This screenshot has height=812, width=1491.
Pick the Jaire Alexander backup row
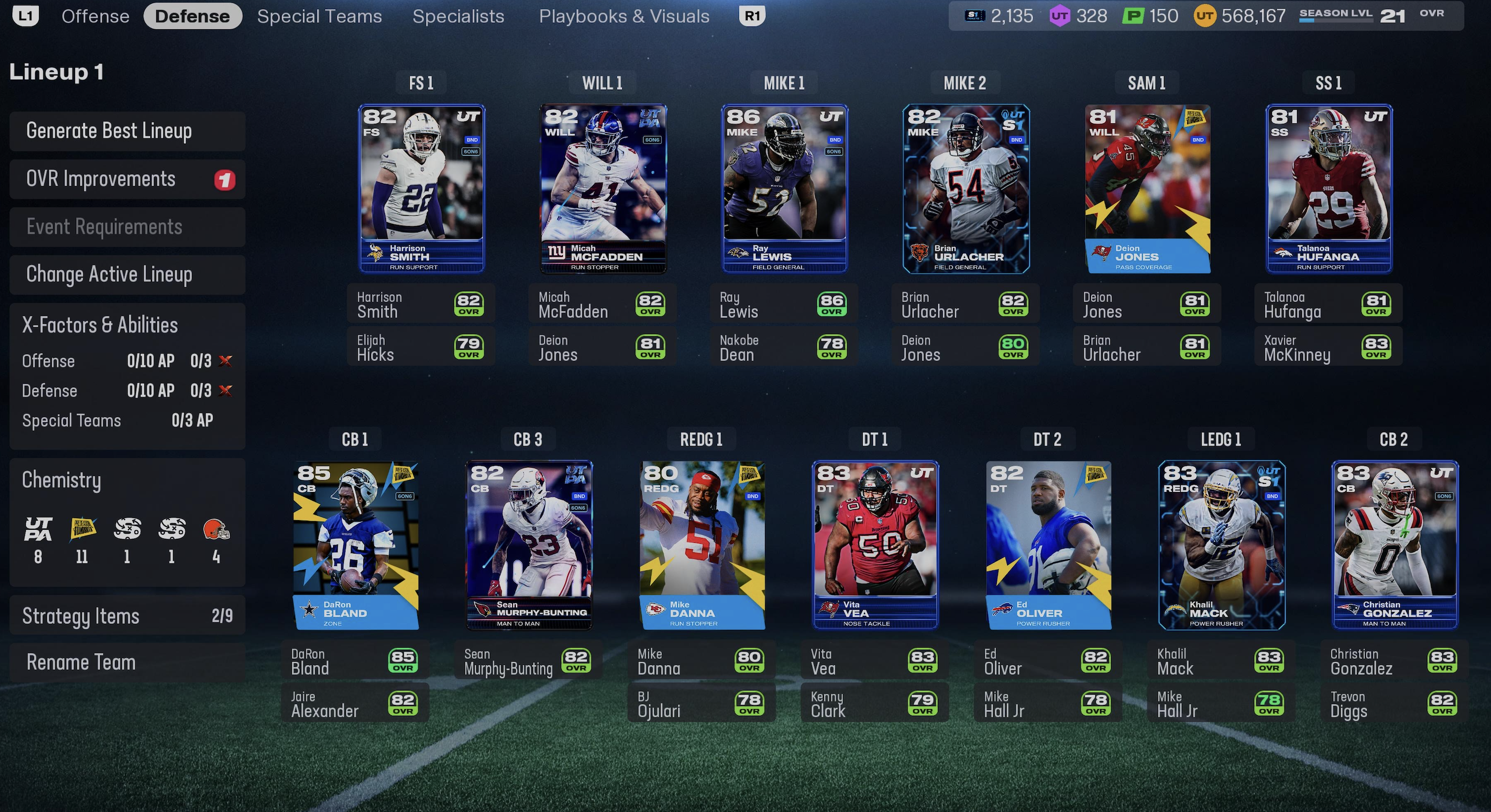[x=355, y=703]
